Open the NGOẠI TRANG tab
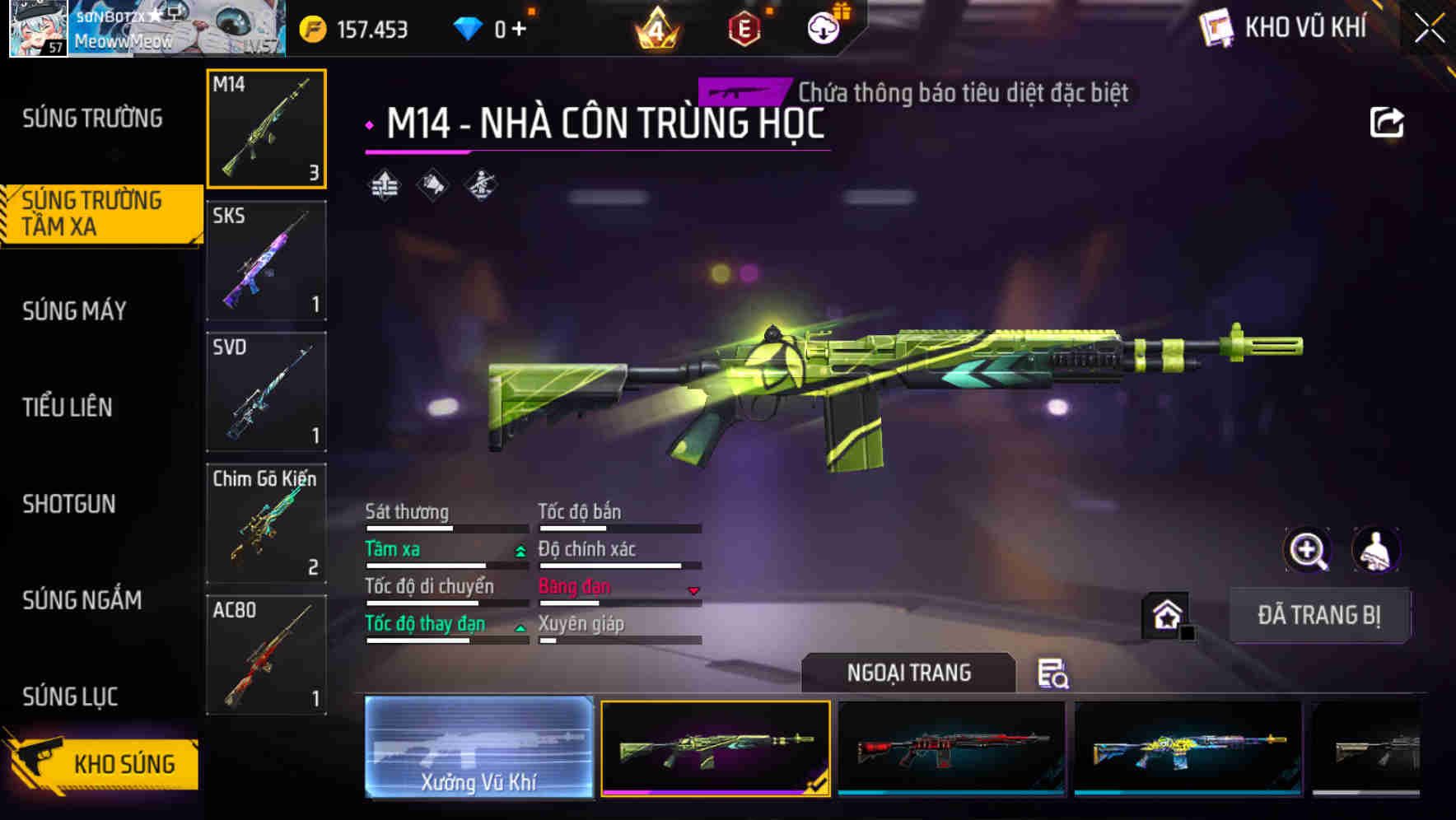 (x=909, y=673)
